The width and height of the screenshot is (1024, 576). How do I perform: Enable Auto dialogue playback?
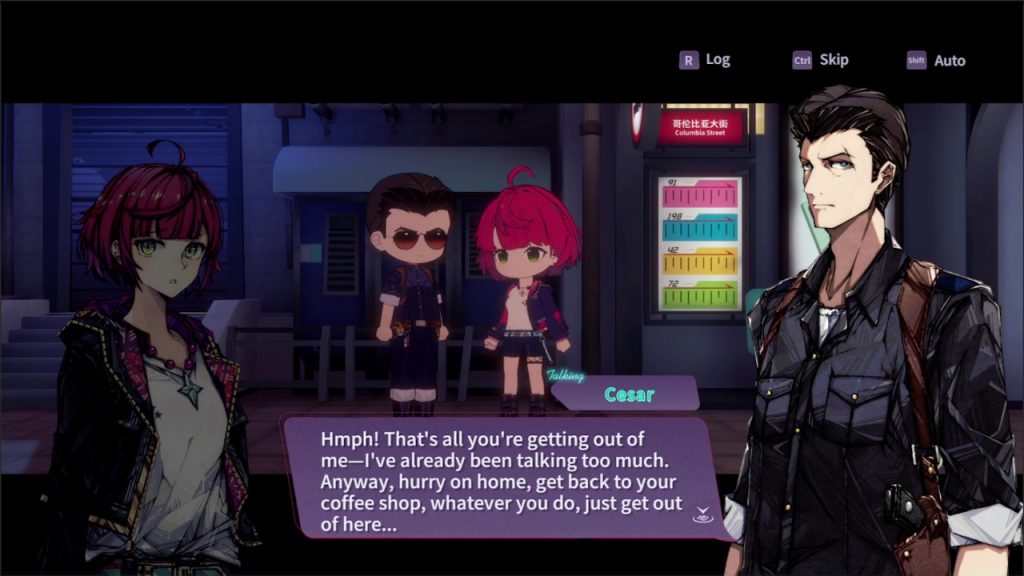point(936,61)
